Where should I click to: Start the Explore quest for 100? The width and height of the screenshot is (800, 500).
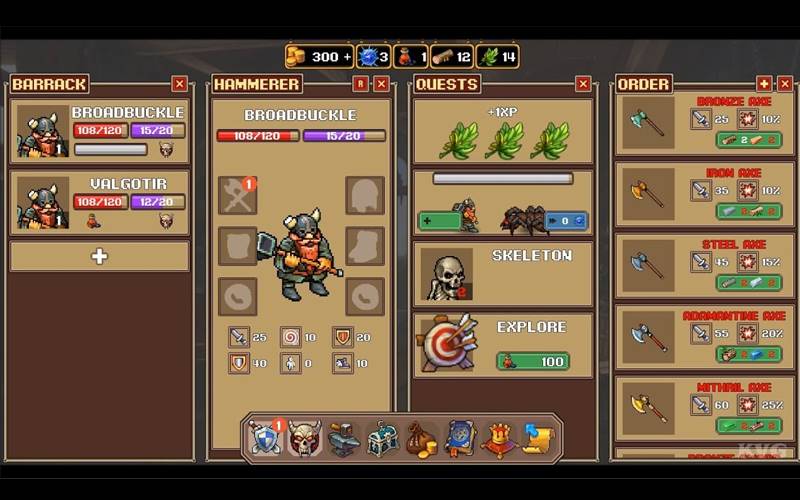(532, 361)
